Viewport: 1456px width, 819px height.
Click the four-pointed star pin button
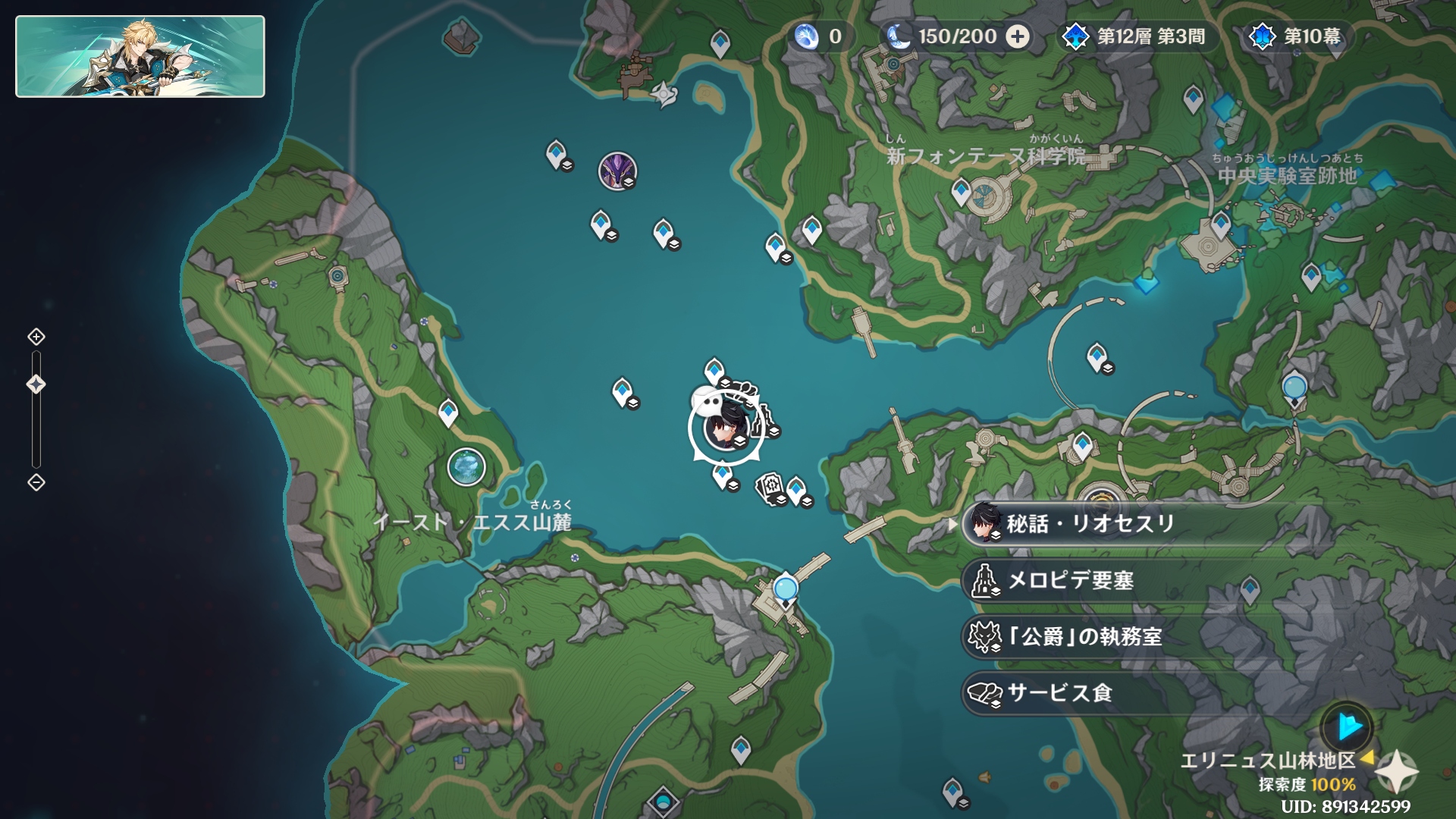pyautogui.click(x=1396, y=772)
